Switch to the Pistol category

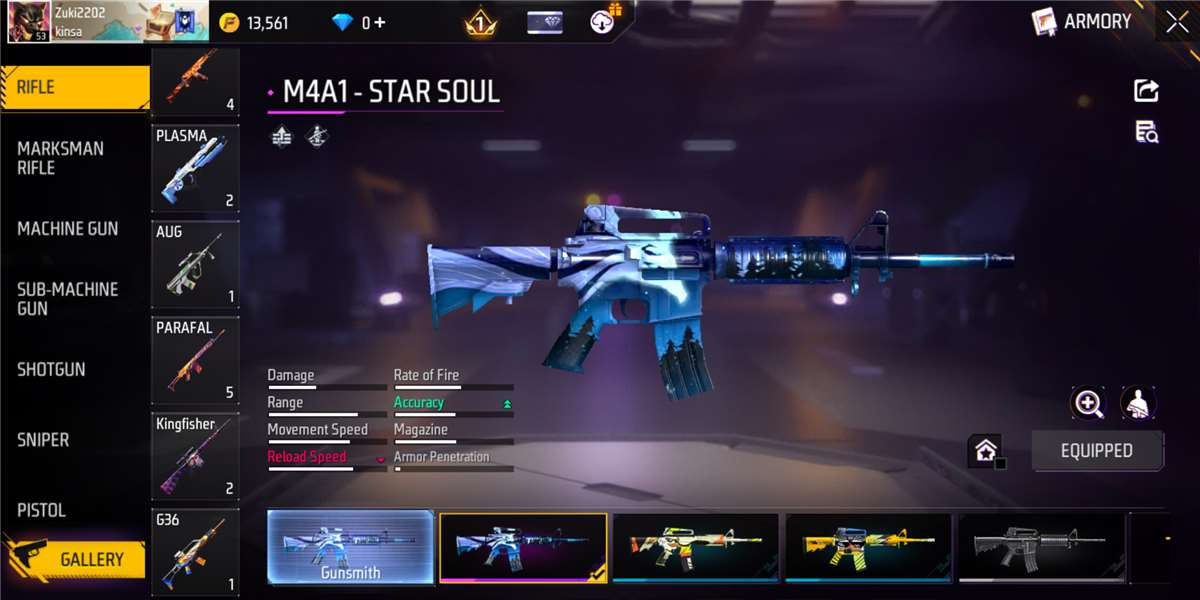coord(41,510)
